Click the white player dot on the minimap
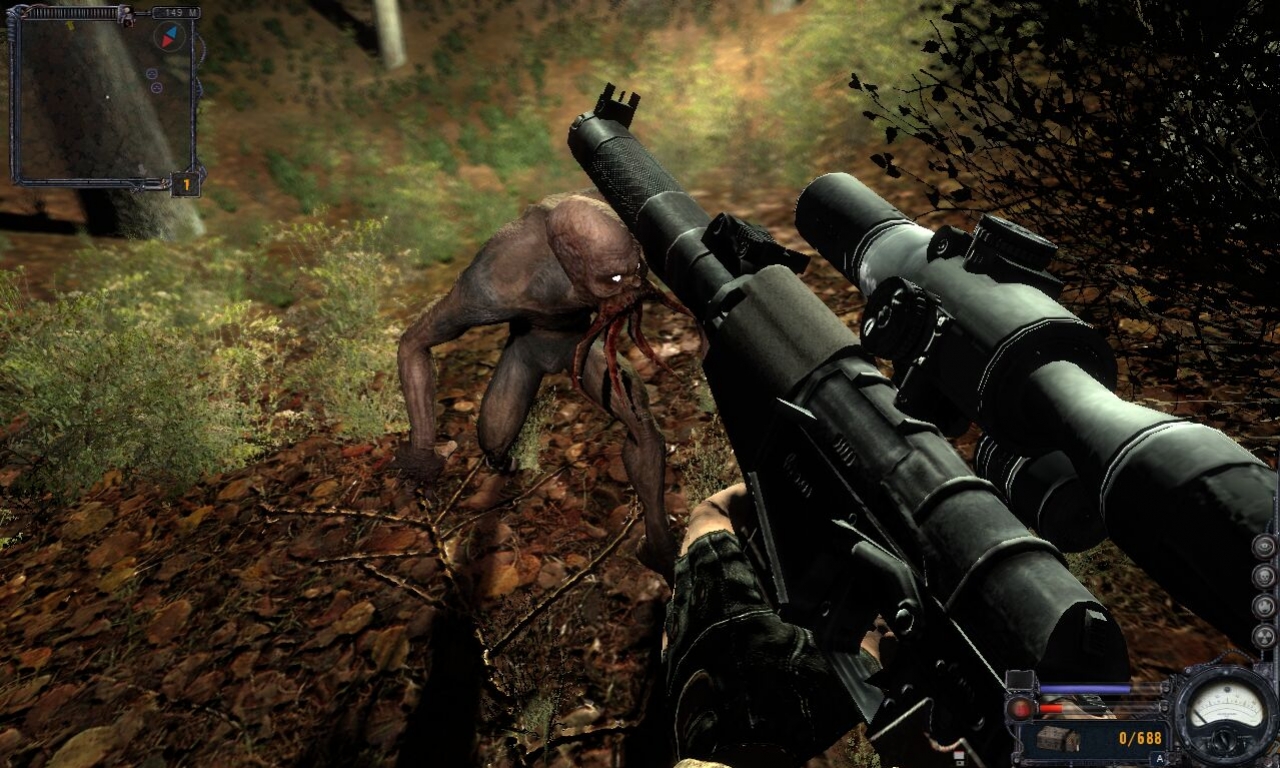Viewport: 1280px width, 768px height. 107,97
